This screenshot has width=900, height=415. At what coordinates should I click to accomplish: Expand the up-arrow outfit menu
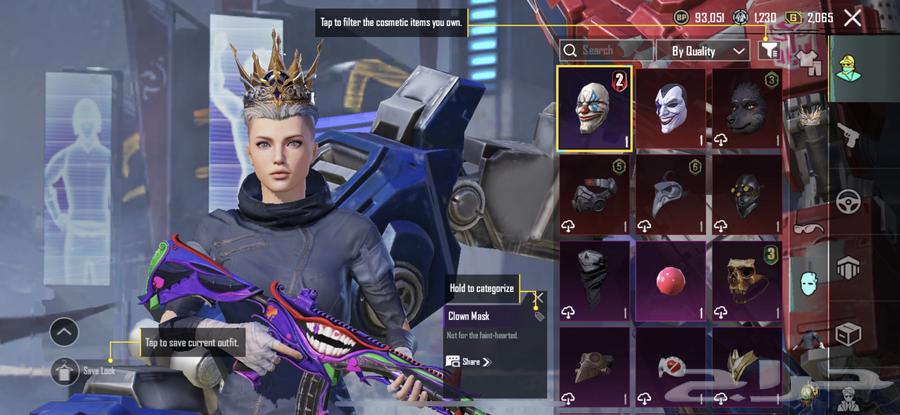coord(64,332)
